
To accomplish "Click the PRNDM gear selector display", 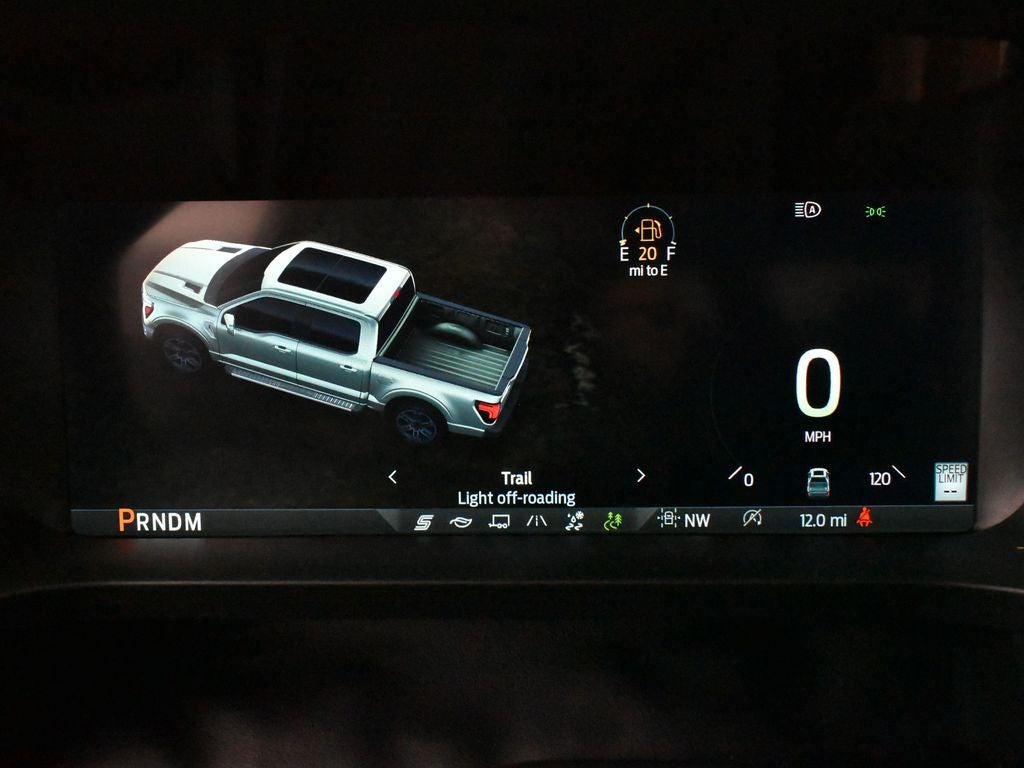I will [160, 521].
